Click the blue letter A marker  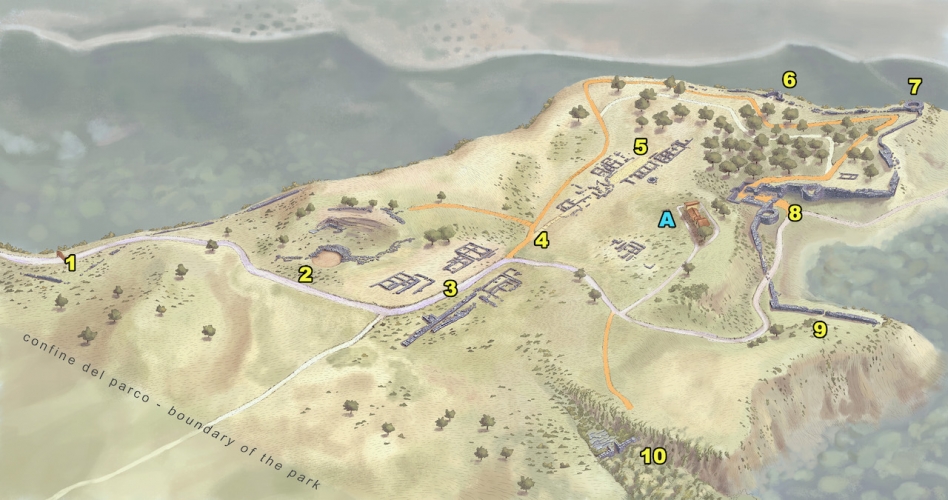pos(666,218)
